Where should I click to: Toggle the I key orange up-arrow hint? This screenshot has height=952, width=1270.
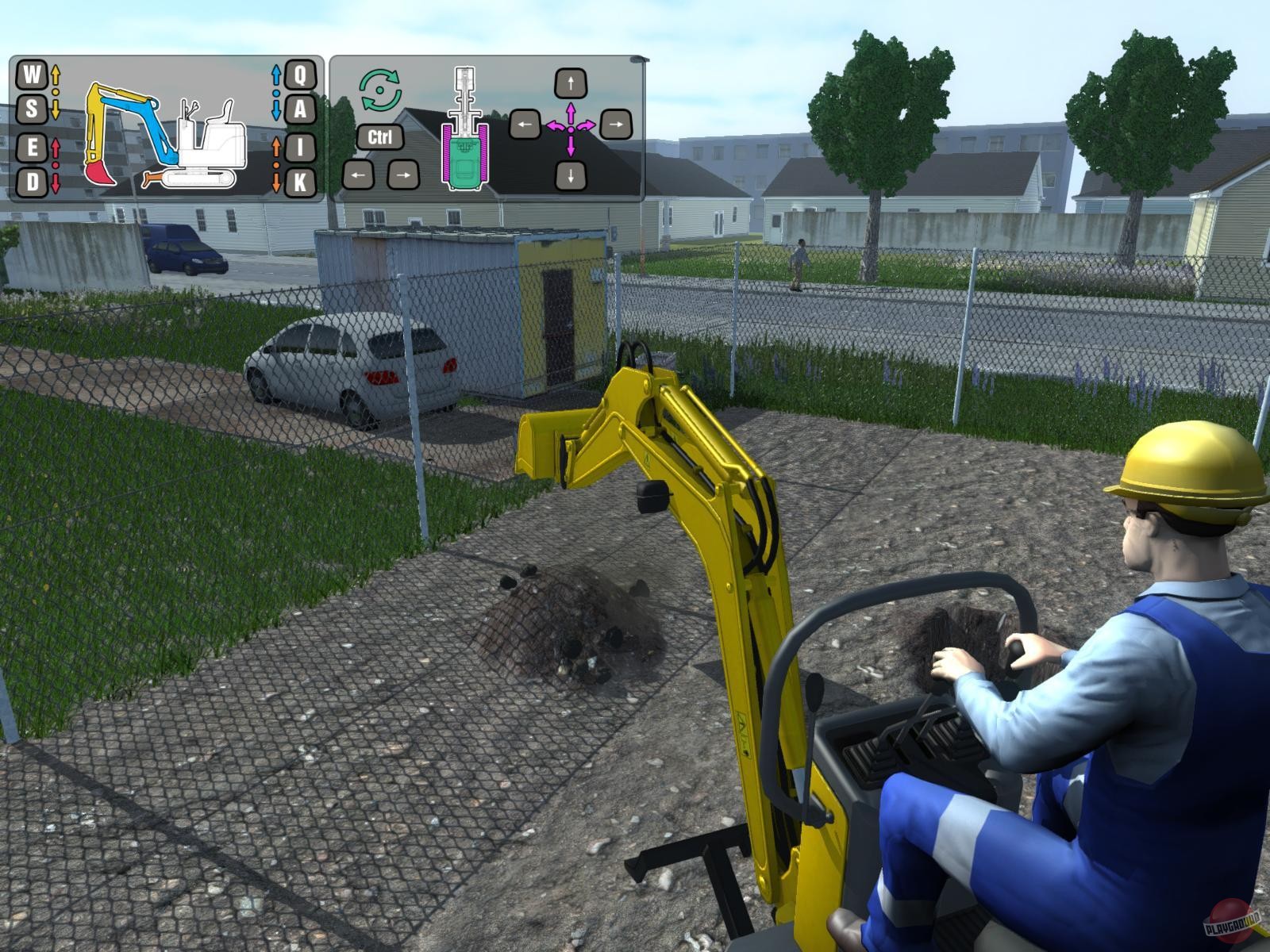276,145
